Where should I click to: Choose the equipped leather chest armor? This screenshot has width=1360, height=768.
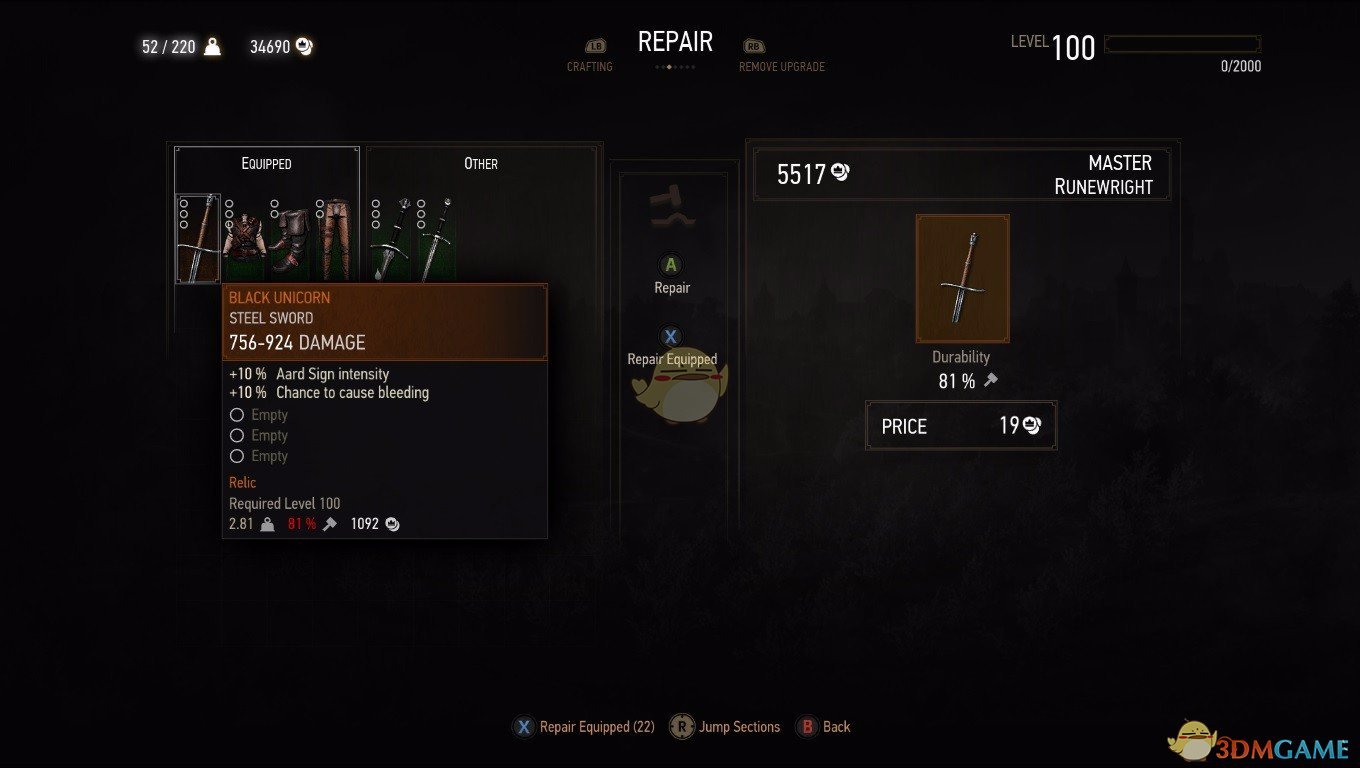pos(244,240)
